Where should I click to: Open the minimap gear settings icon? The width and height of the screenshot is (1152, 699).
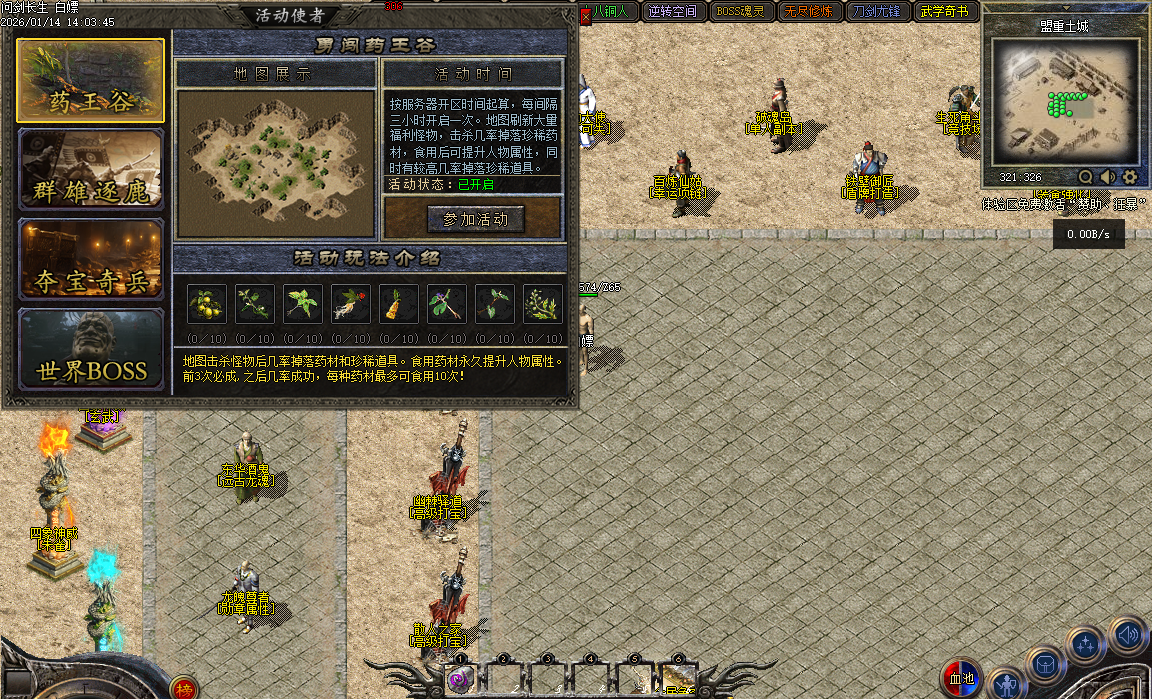[x=1130, y=177]
